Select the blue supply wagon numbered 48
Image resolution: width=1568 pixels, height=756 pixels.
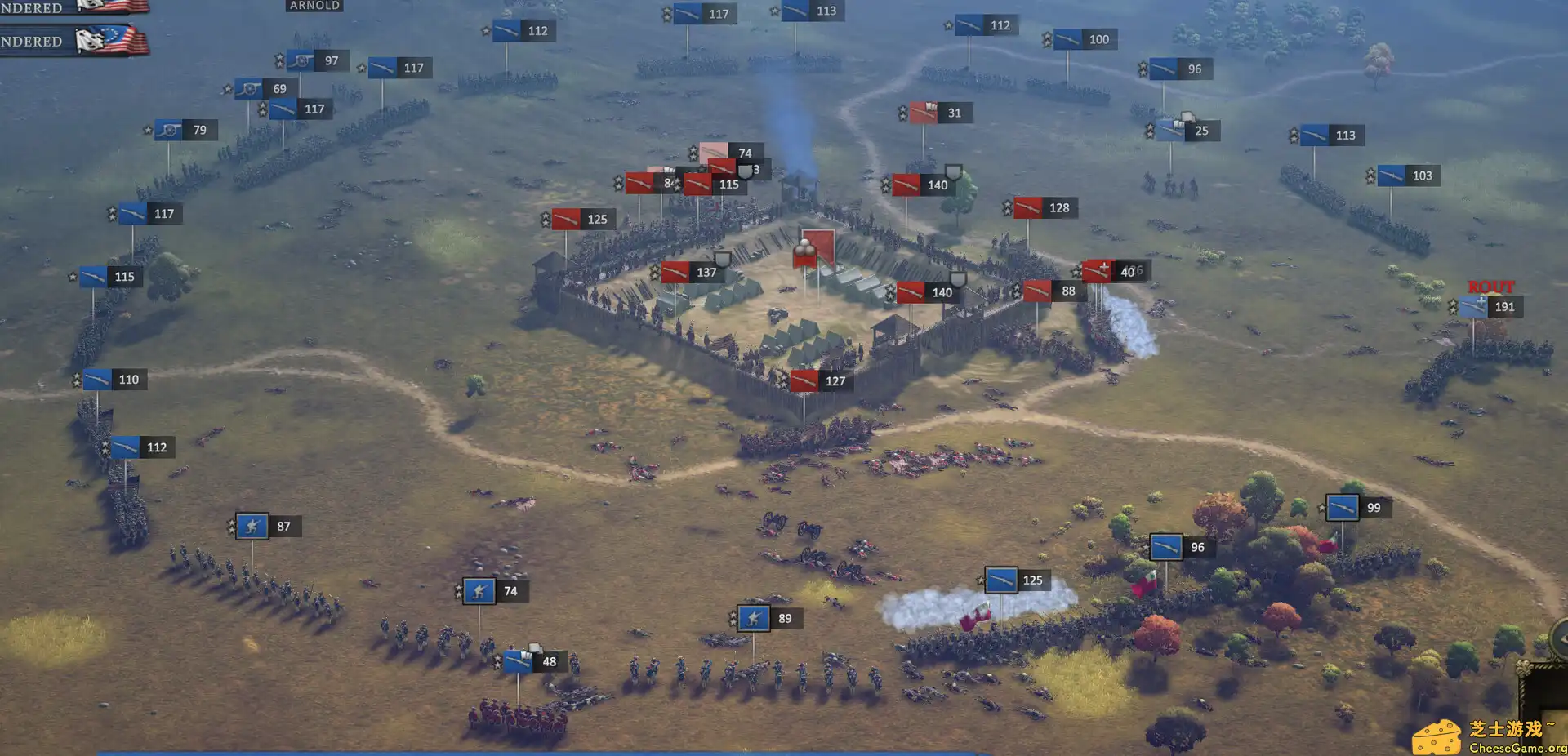coord(535,661)
